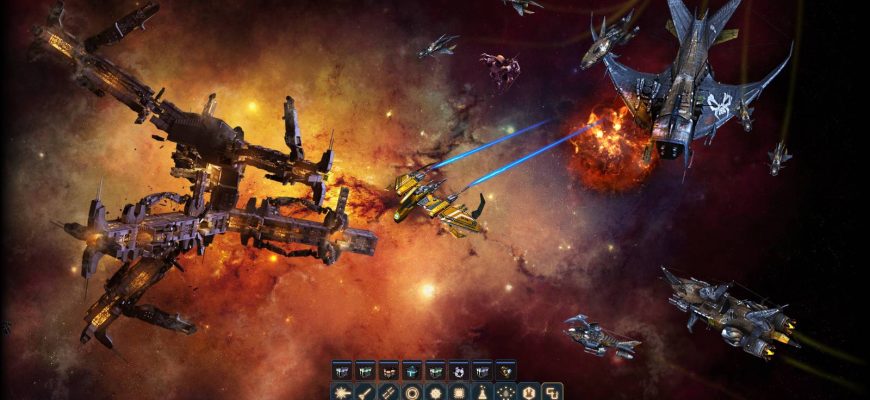Select the circle-of-dots icon
The height and width of the screenshot is (400, 870).
pos(505,392)
